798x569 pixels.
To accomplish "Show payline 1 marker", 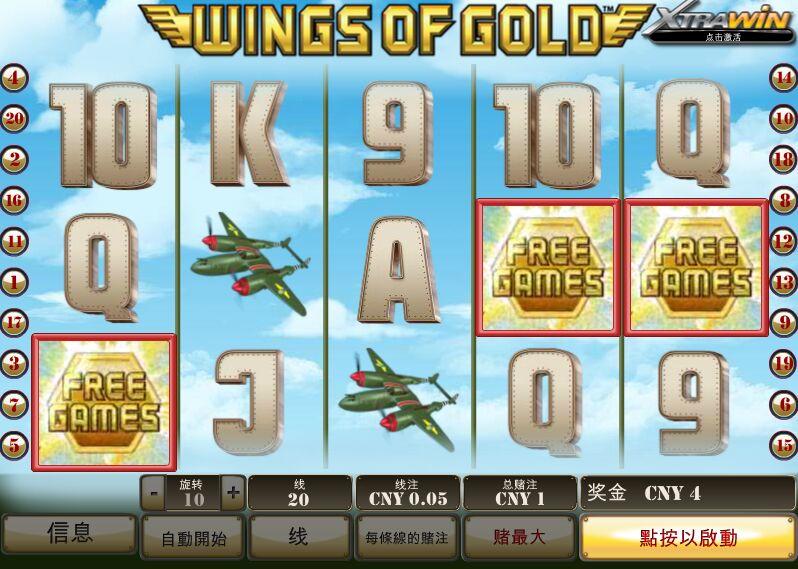I will 14,282.
